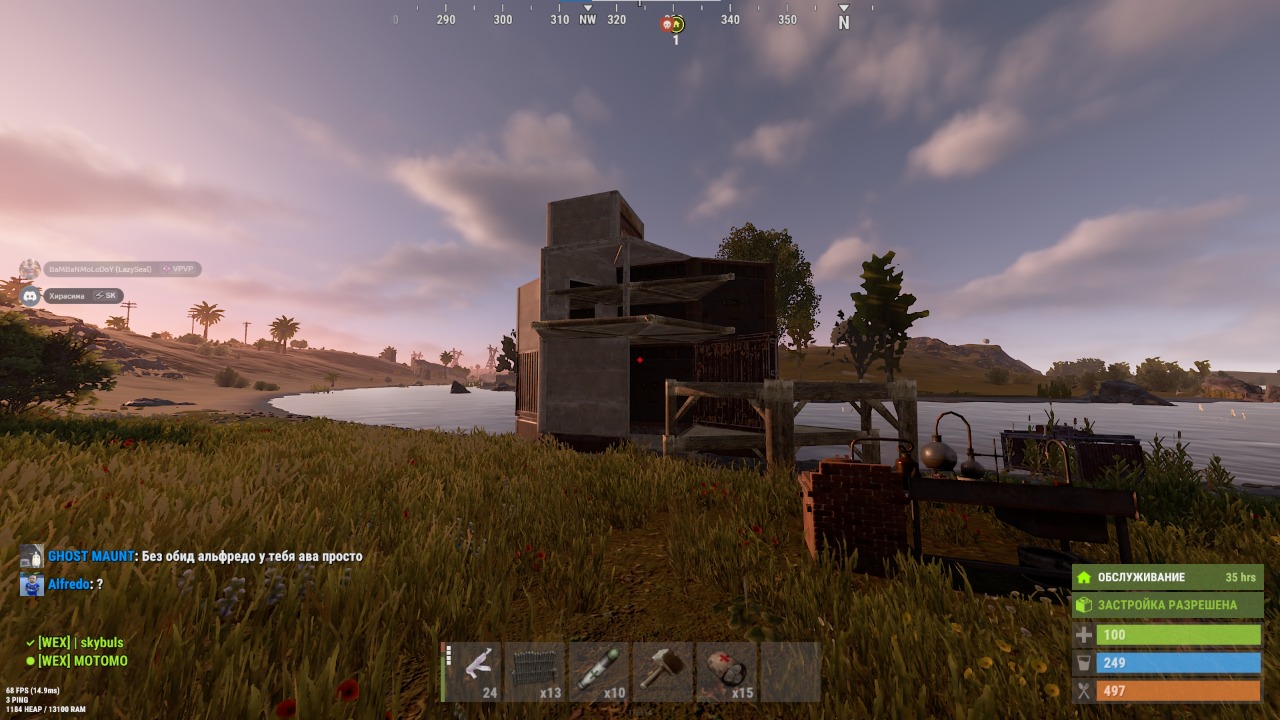This screenshot has height=720, width=1280.
Task: Select the wooden barricade slot with x13
Action: pyautogui.click(x=536, y=671)
